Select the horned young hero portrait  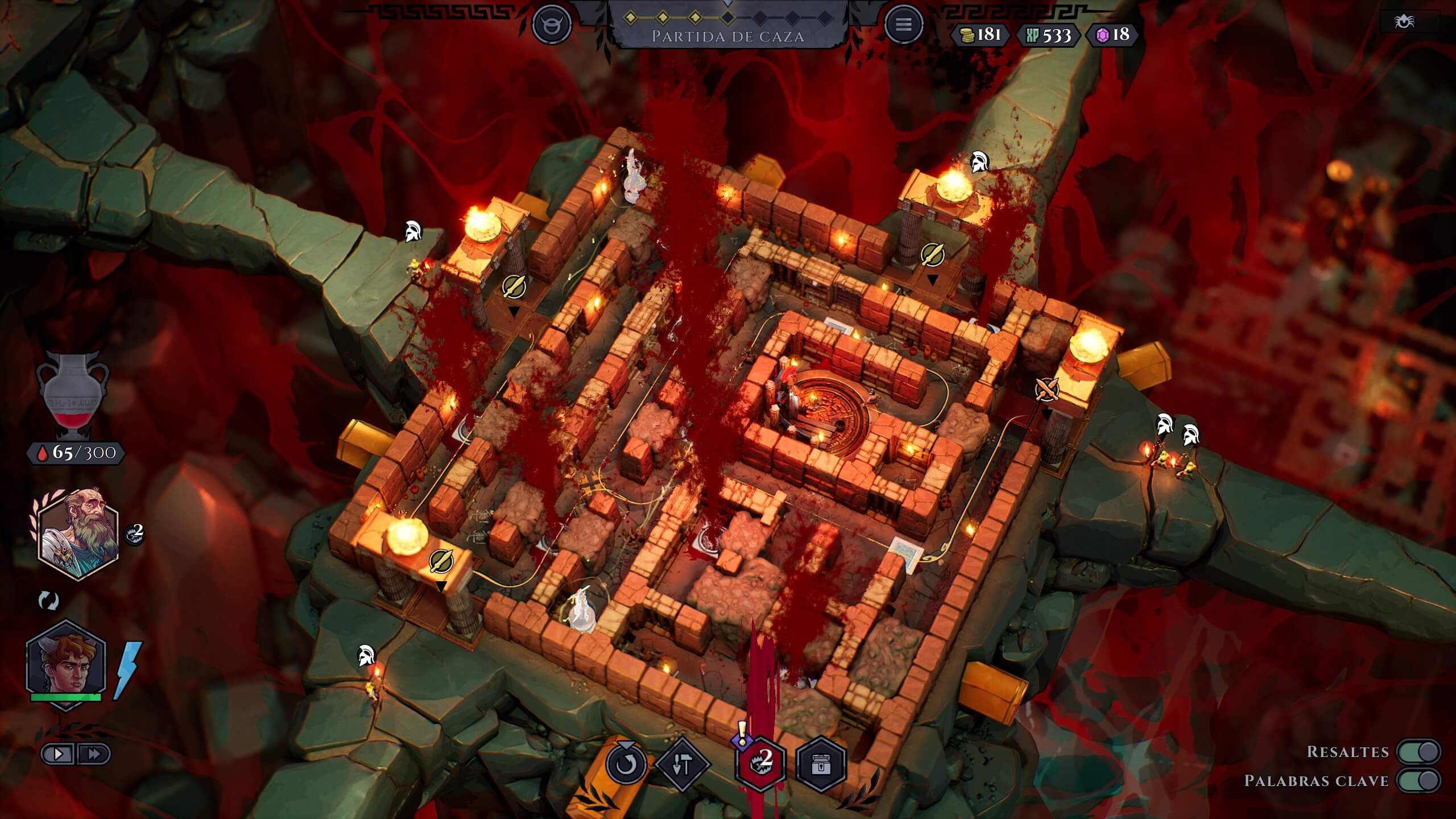click(x=66, y=664)
